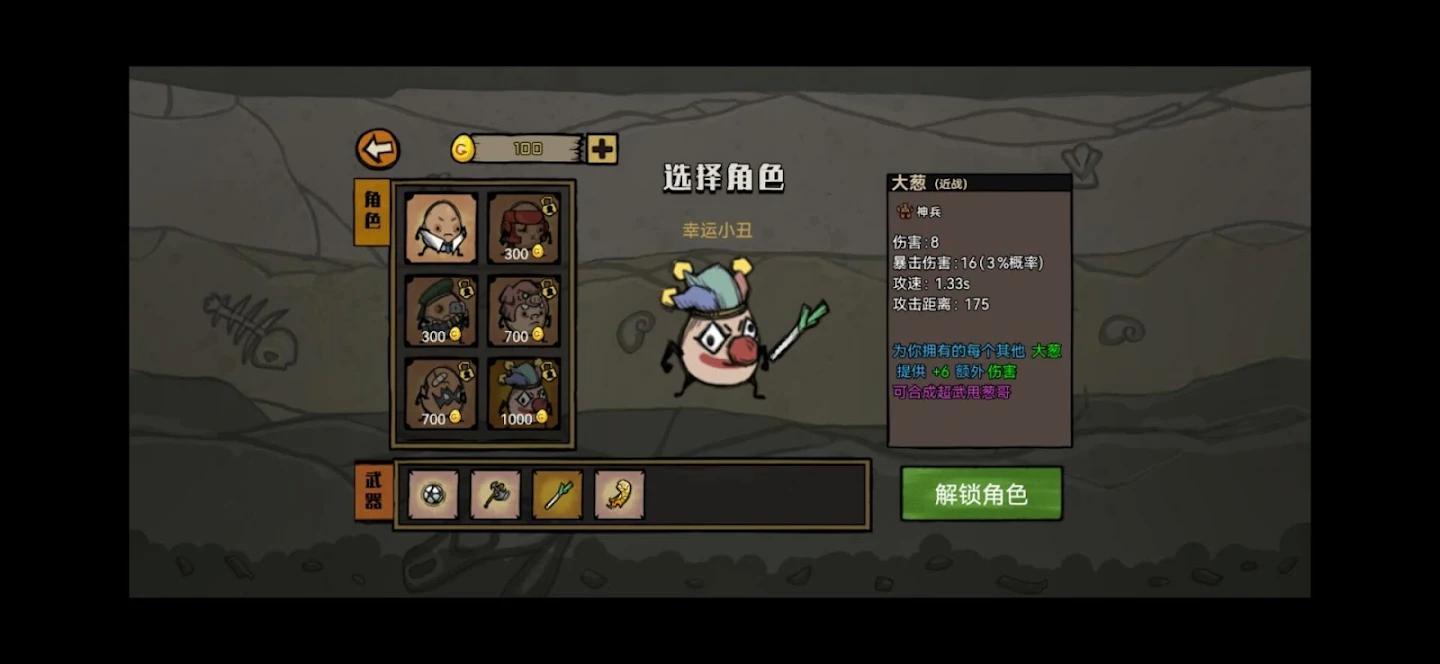1440x664 pixels.
Task: Select the soccer ball weapon slot
Action: point(433,495)
